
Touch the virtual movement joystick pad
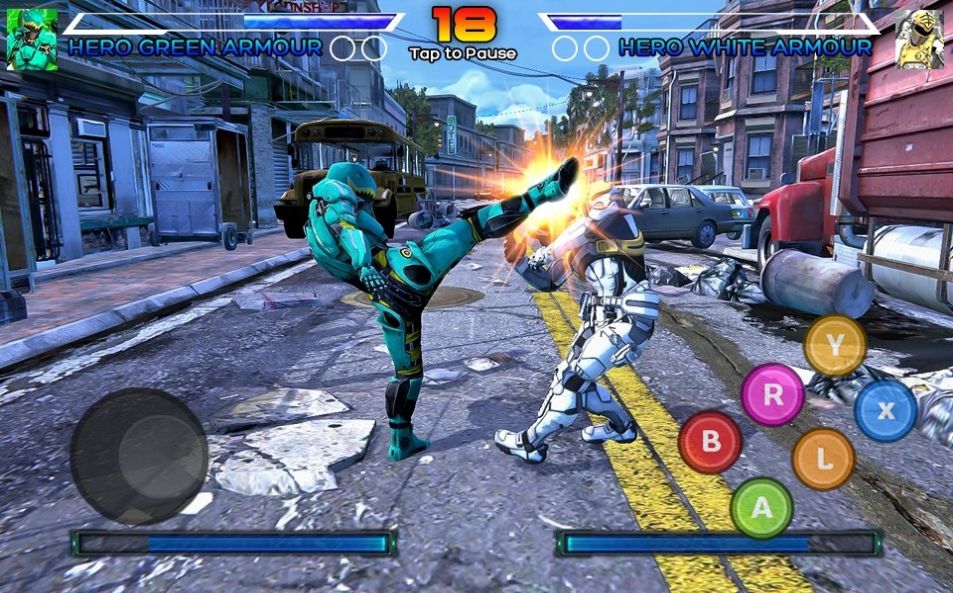(x=139, y=456)
